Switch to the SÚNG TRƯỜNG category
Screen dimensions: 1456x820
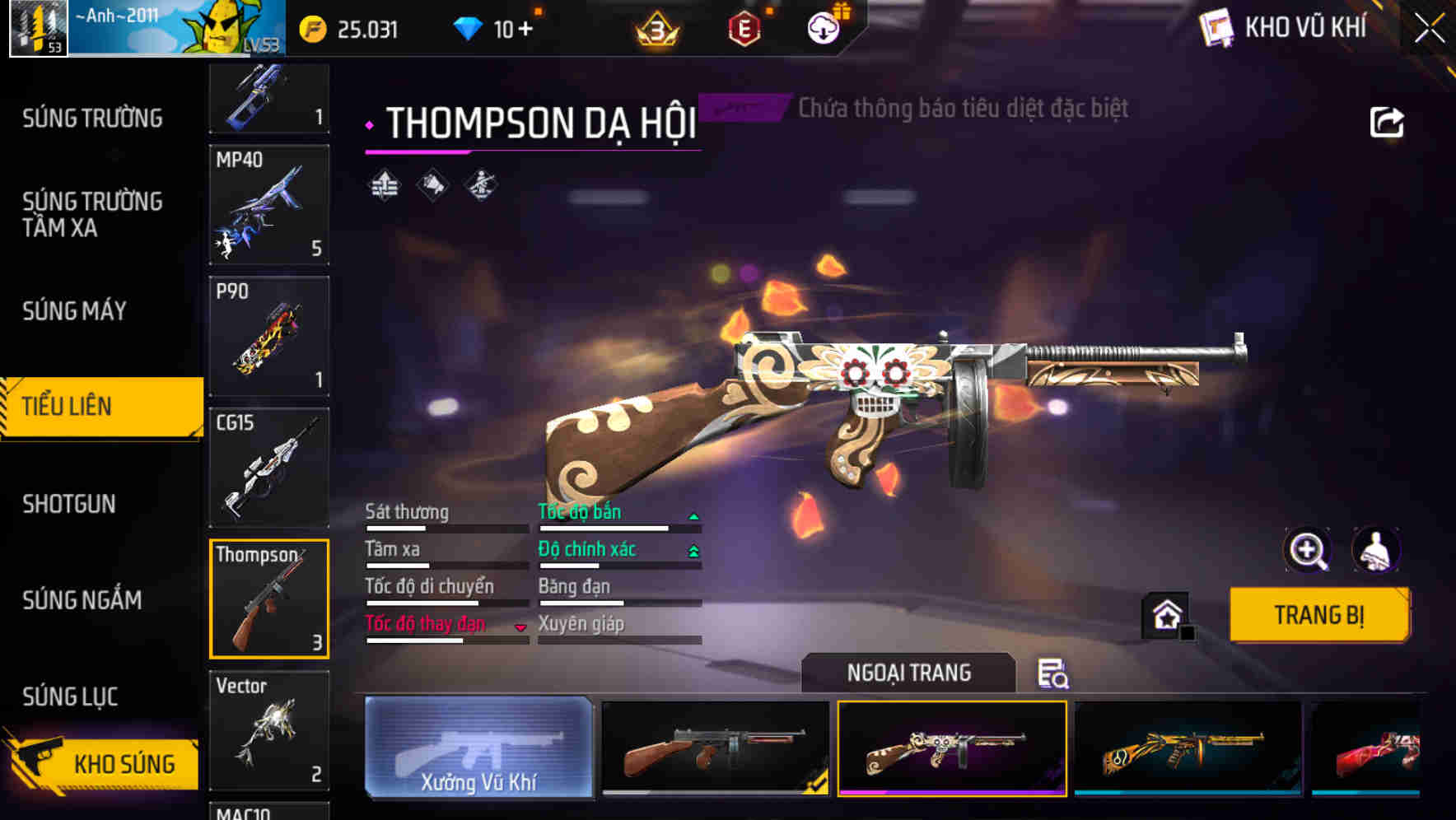(93, 118)
